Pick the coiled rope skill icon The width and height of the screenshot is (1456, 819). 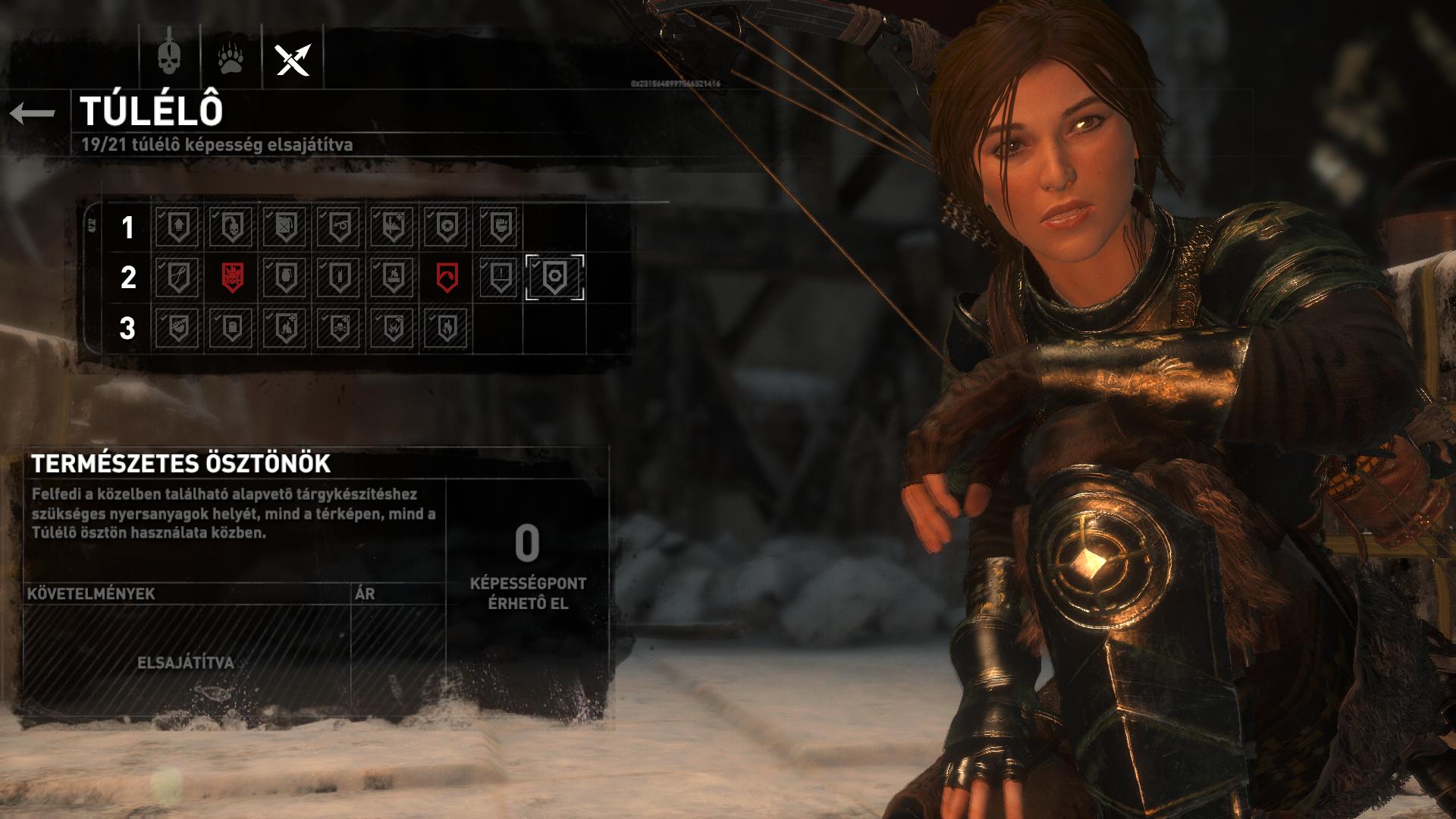(339, 227)
